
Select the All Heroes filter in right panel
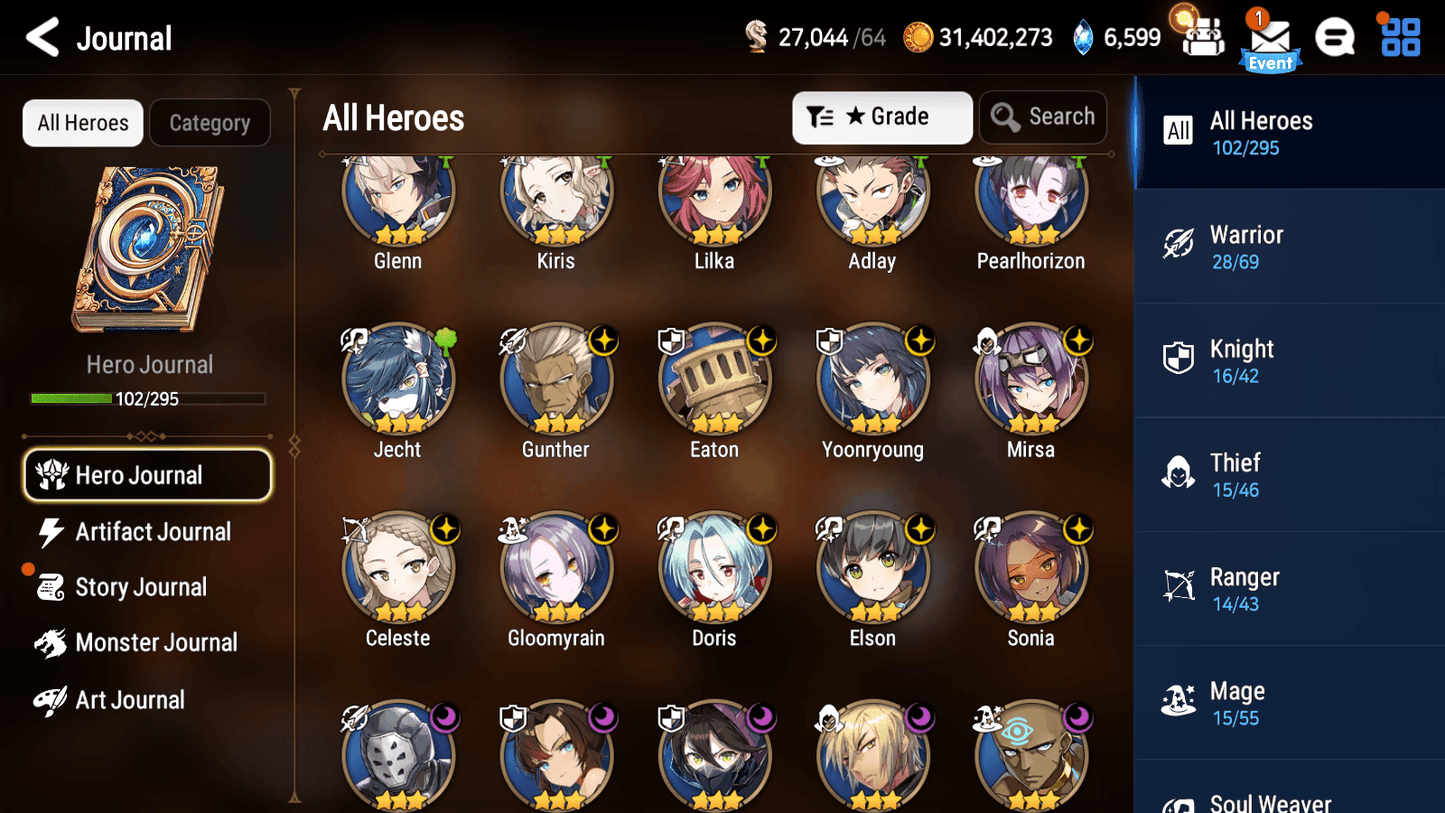[1179, 131]
